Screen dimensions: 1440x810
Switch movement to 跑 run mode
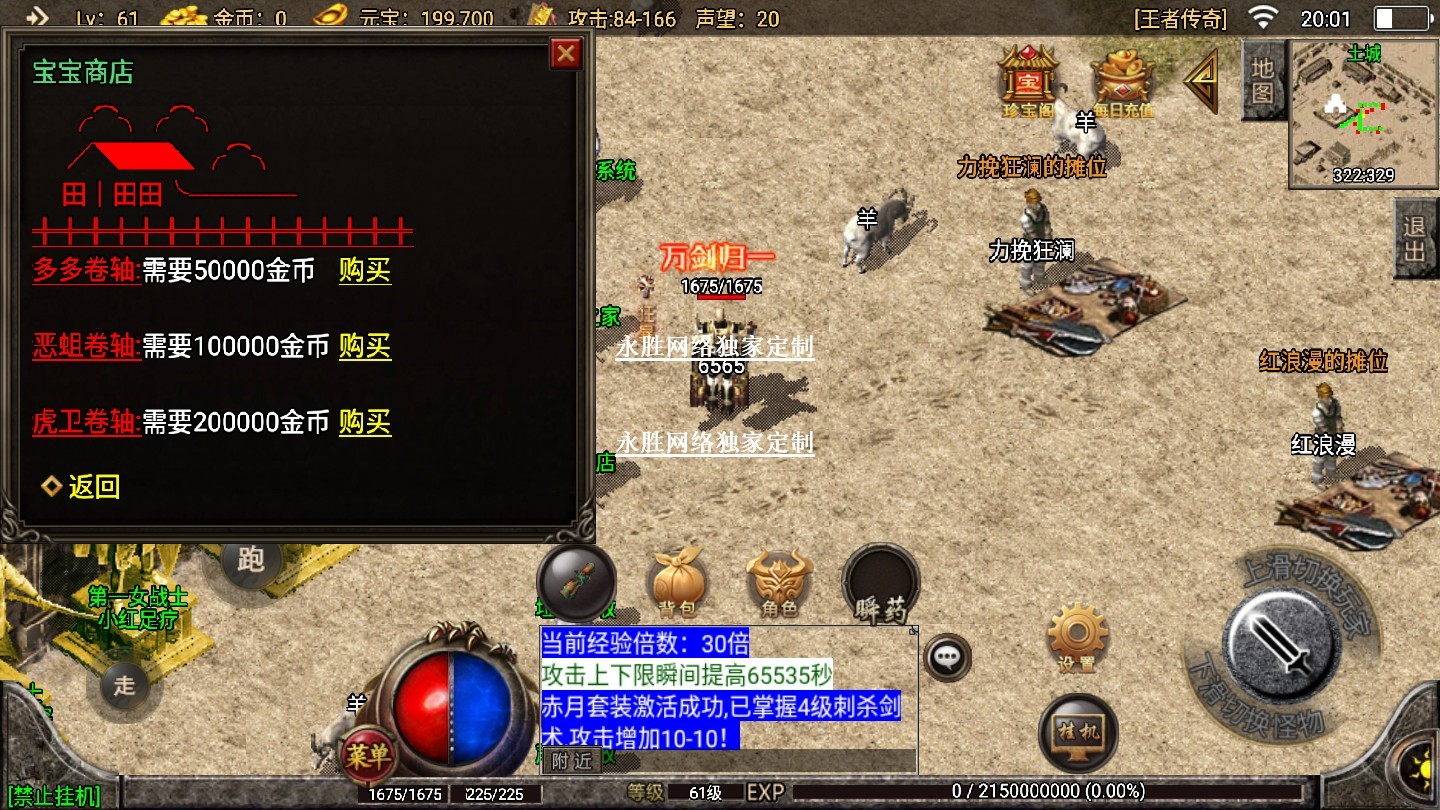click(x=250, y=562)
